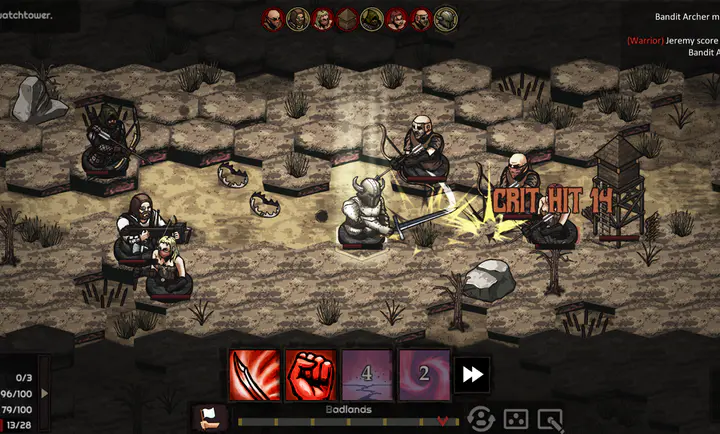Select the ability on 4-turn cooldown
The width and height of the screenshot is (720, 434).
tap(367, 374)
